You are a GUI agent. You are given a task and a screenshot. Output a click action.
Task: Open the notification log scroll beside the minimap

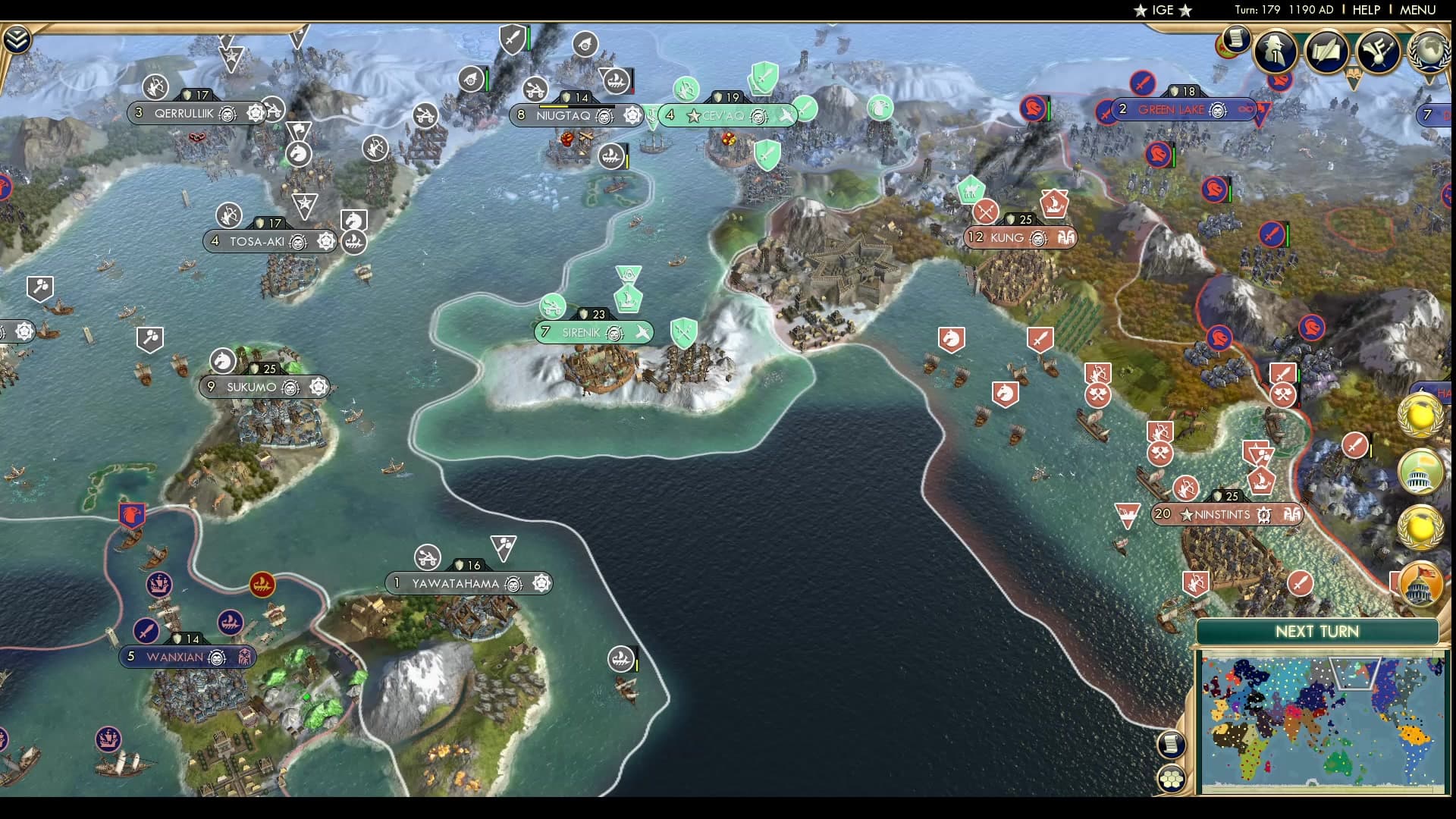coord(1172,744)
